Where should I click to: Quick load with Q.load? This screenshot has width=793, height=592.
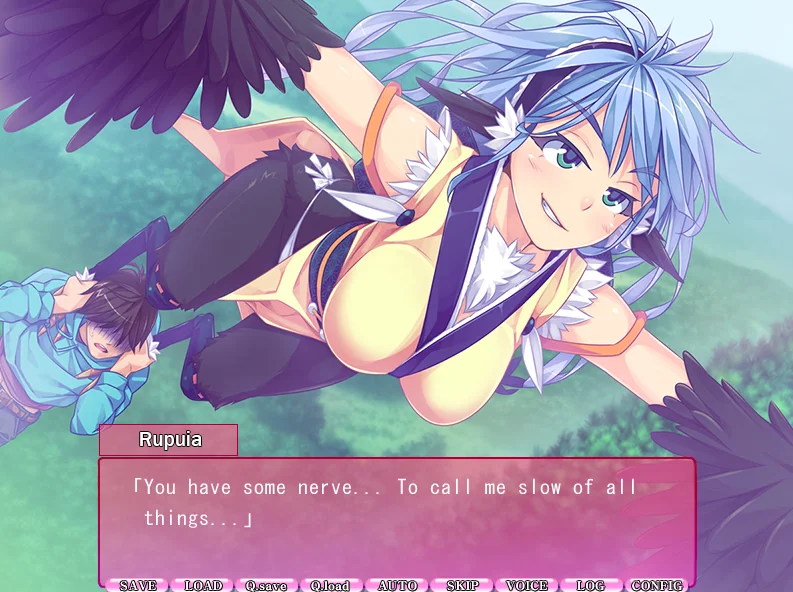tap(331, 585)
